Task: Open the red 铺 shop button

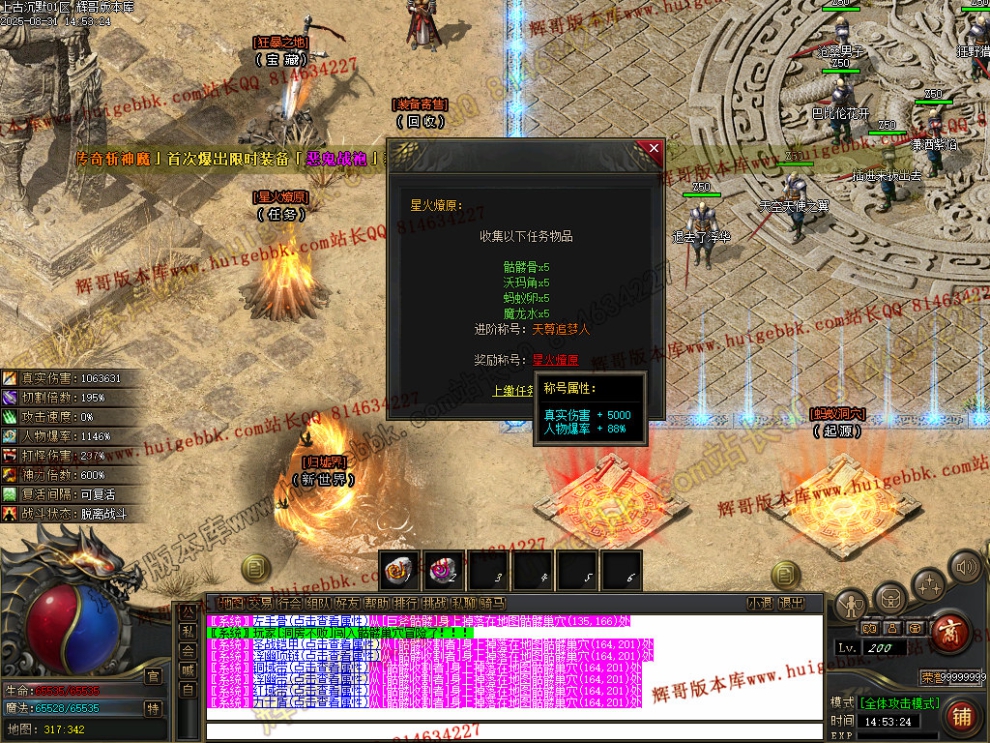Action: [961, 716]
